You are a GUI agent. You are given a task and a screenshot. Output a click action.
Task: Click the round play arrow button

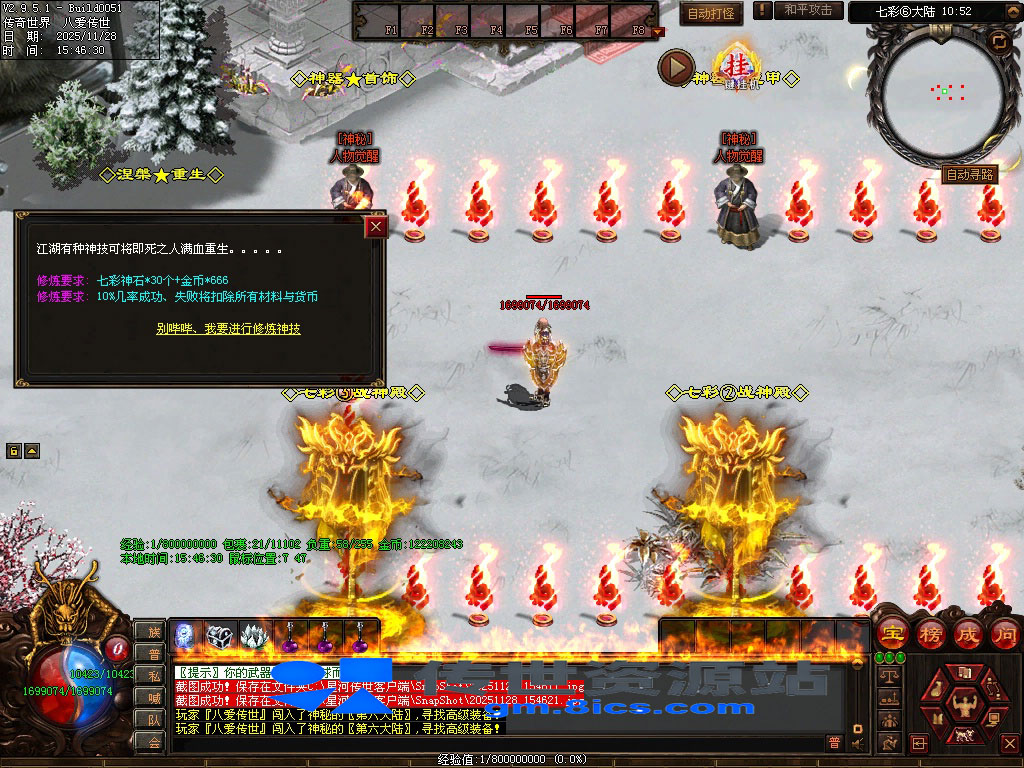click(x=676, y=68)
